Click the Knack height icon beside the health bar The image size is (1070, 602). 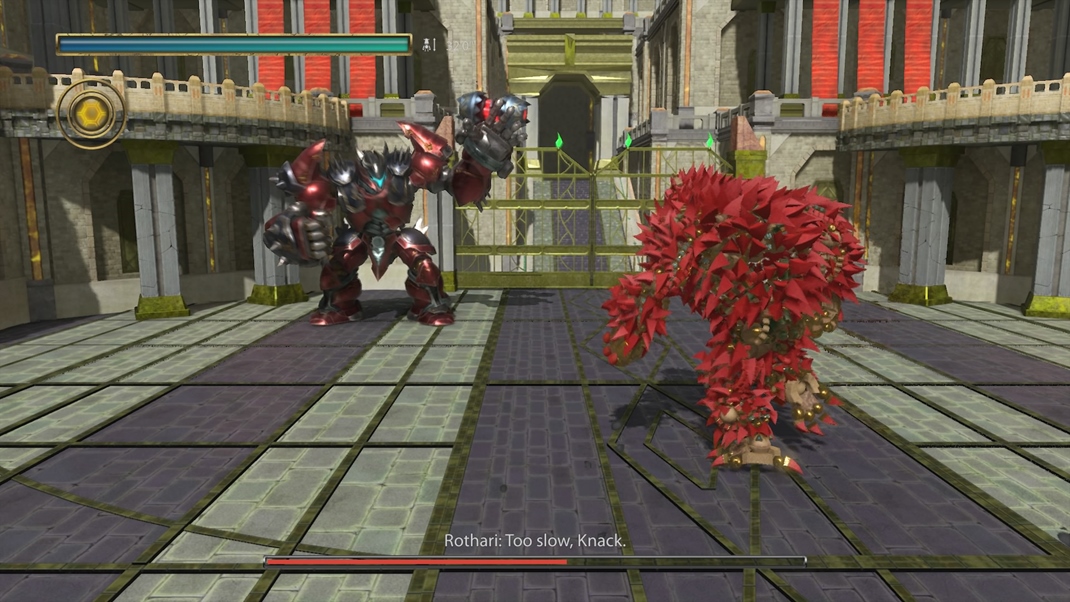coord(429,44)
